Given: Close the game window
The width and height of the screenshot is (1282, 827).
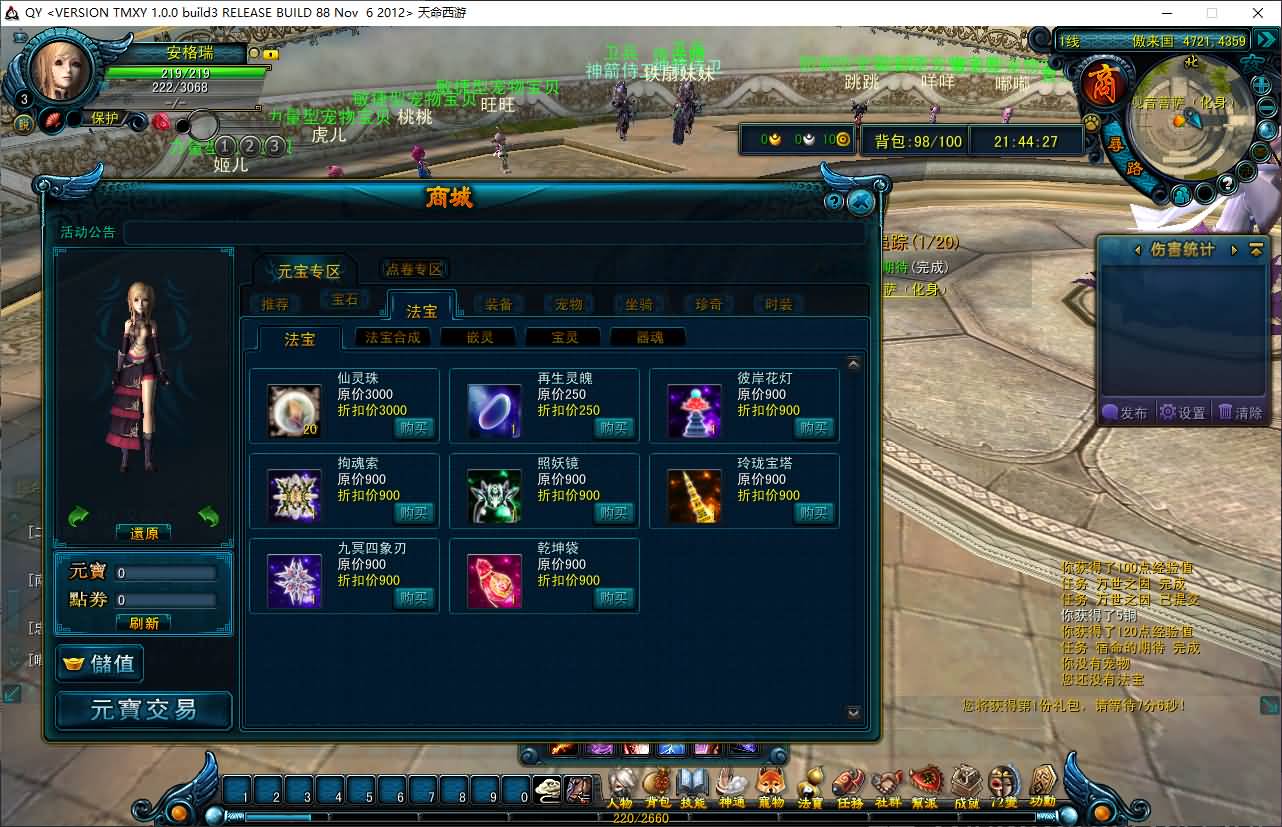Looking at the screenshot, I should coord(1258,13).
